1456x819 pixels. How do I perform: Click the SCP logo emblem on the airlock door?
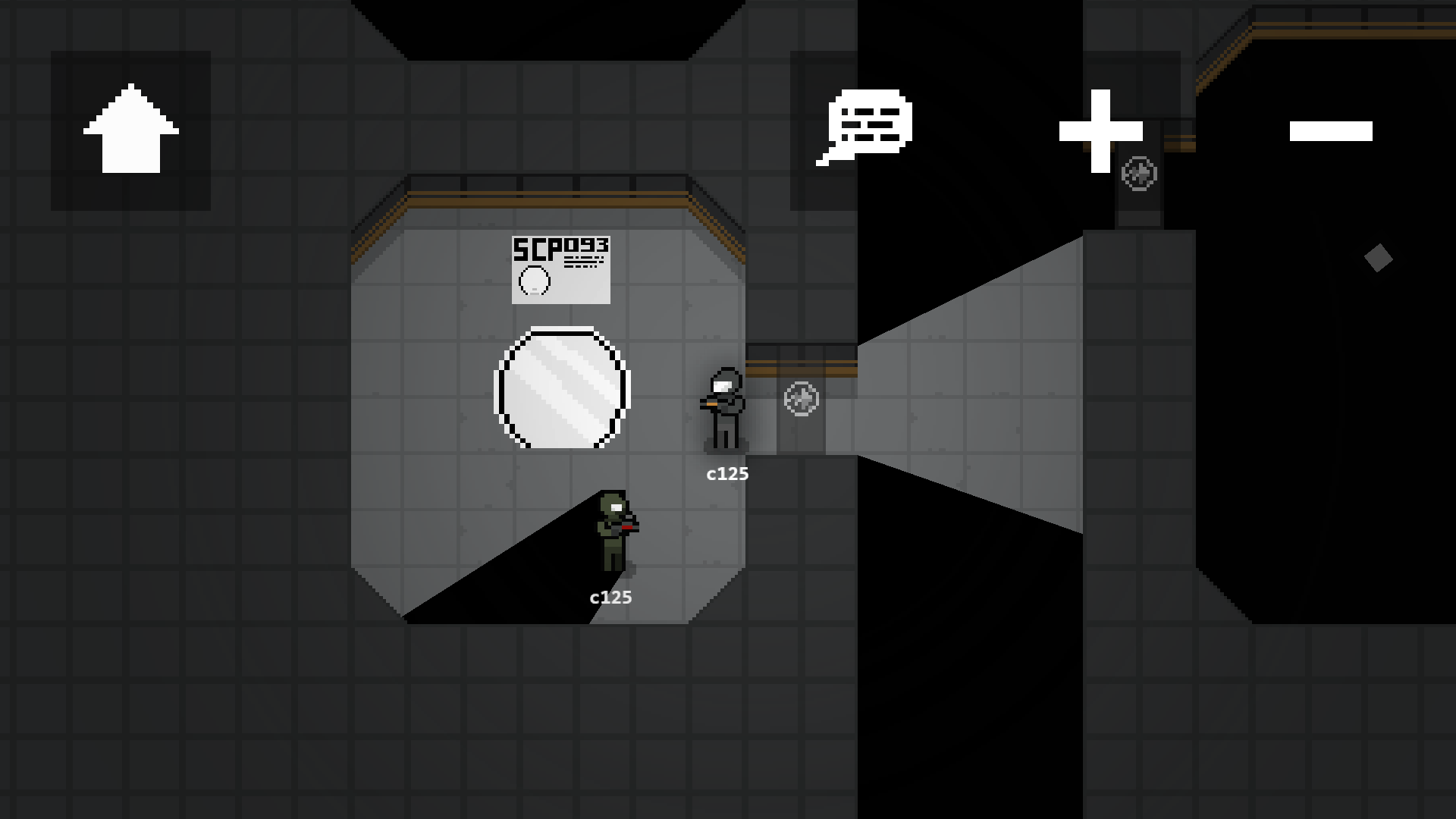[x=800, y=400]
